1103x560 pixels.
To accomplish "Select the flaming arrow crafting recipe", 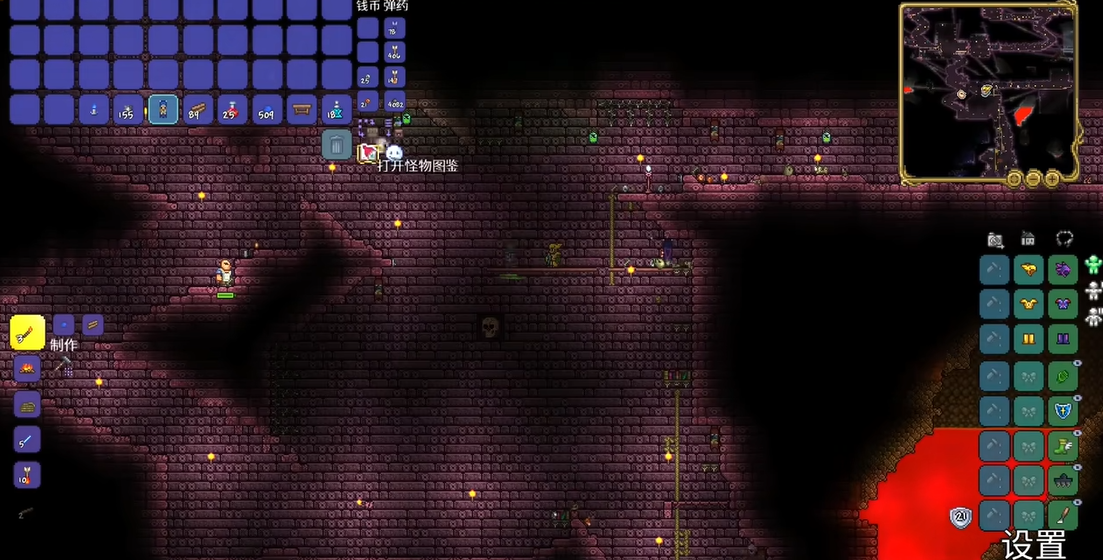I will (x=27, y=474).
